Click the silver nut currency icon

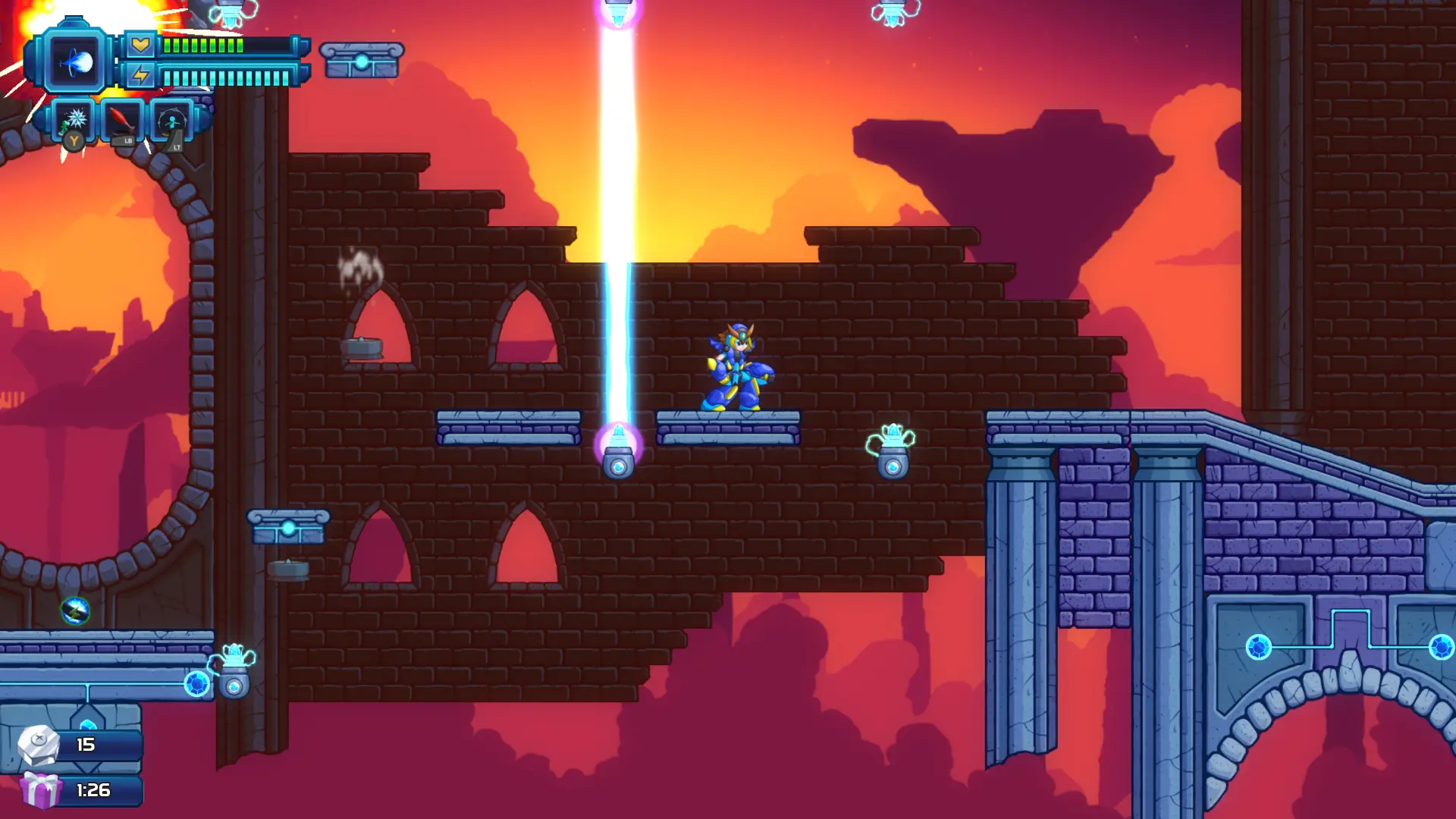point(39,744)
